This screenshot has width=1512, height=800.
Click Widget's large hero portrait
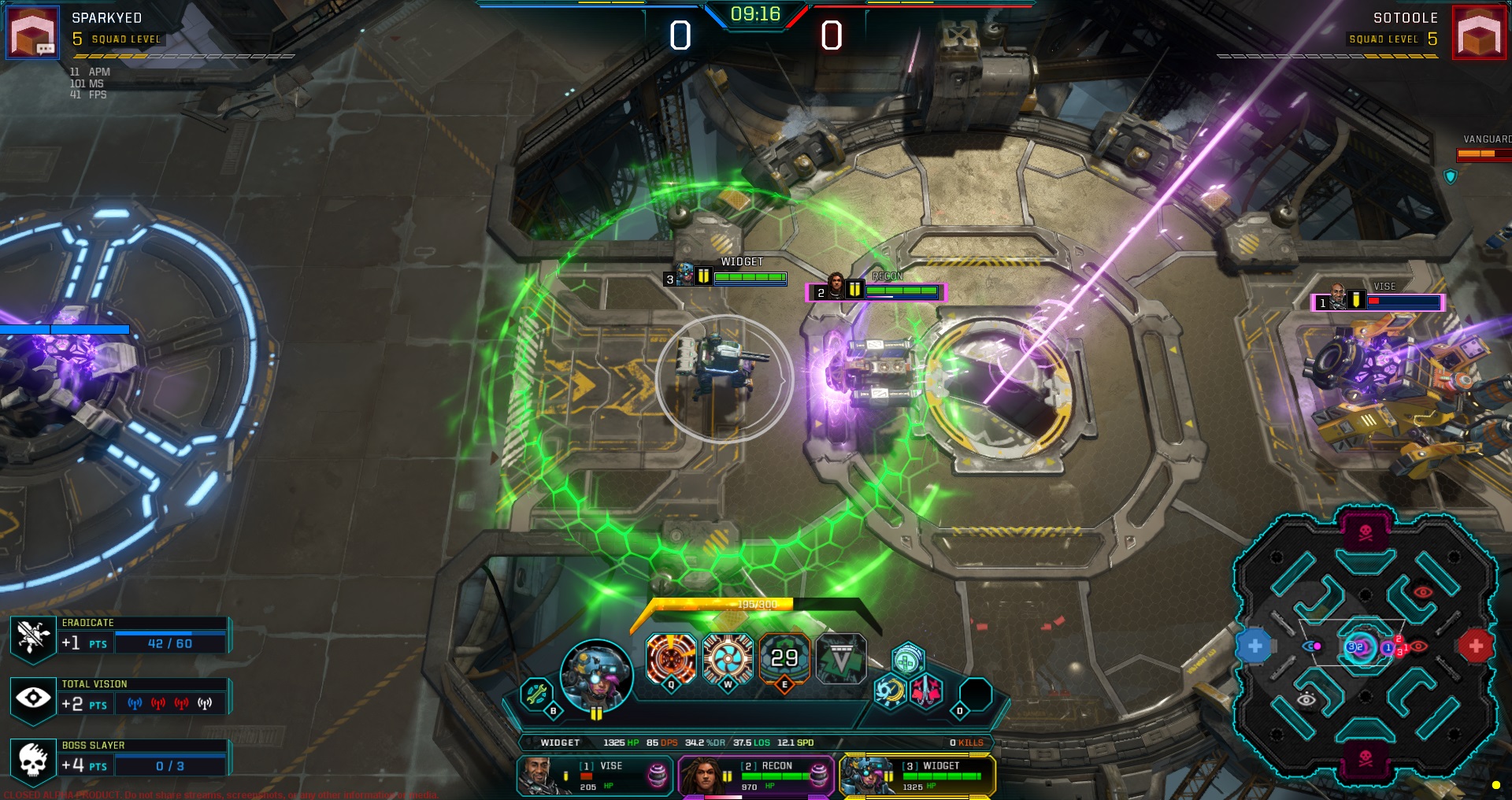pos(596,676)
